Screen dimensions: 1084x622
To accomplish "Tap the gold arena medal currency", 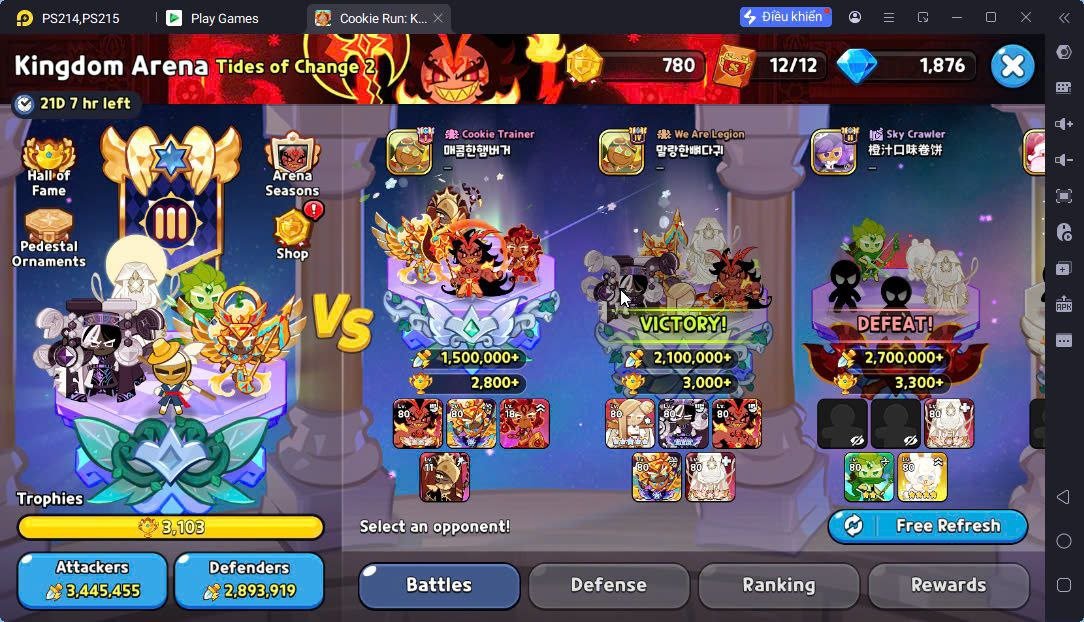I will pyautogui.click(x=586, y=66).
